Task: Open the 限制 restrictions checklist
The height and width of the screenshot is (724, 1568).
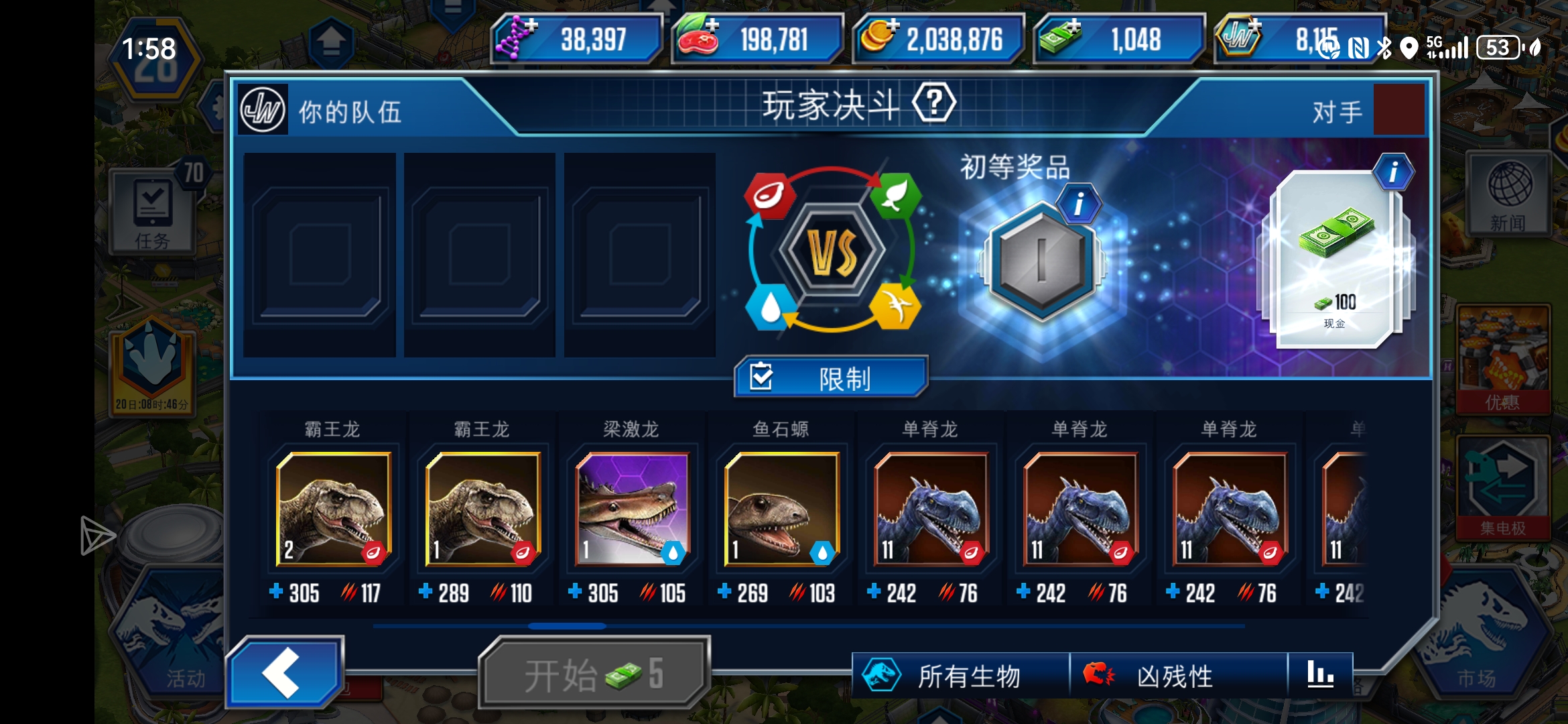Action: pyautogui.click(x=830, y=378)
